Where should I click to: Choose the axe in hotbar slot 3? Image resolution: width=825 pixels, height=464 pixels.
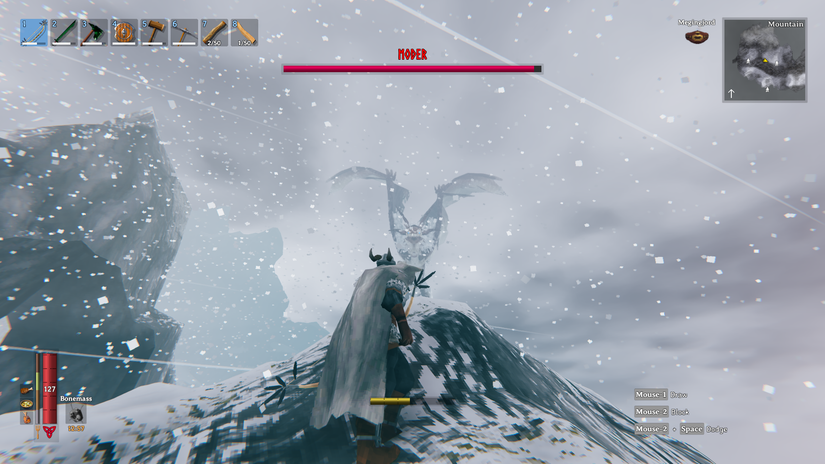94,32
